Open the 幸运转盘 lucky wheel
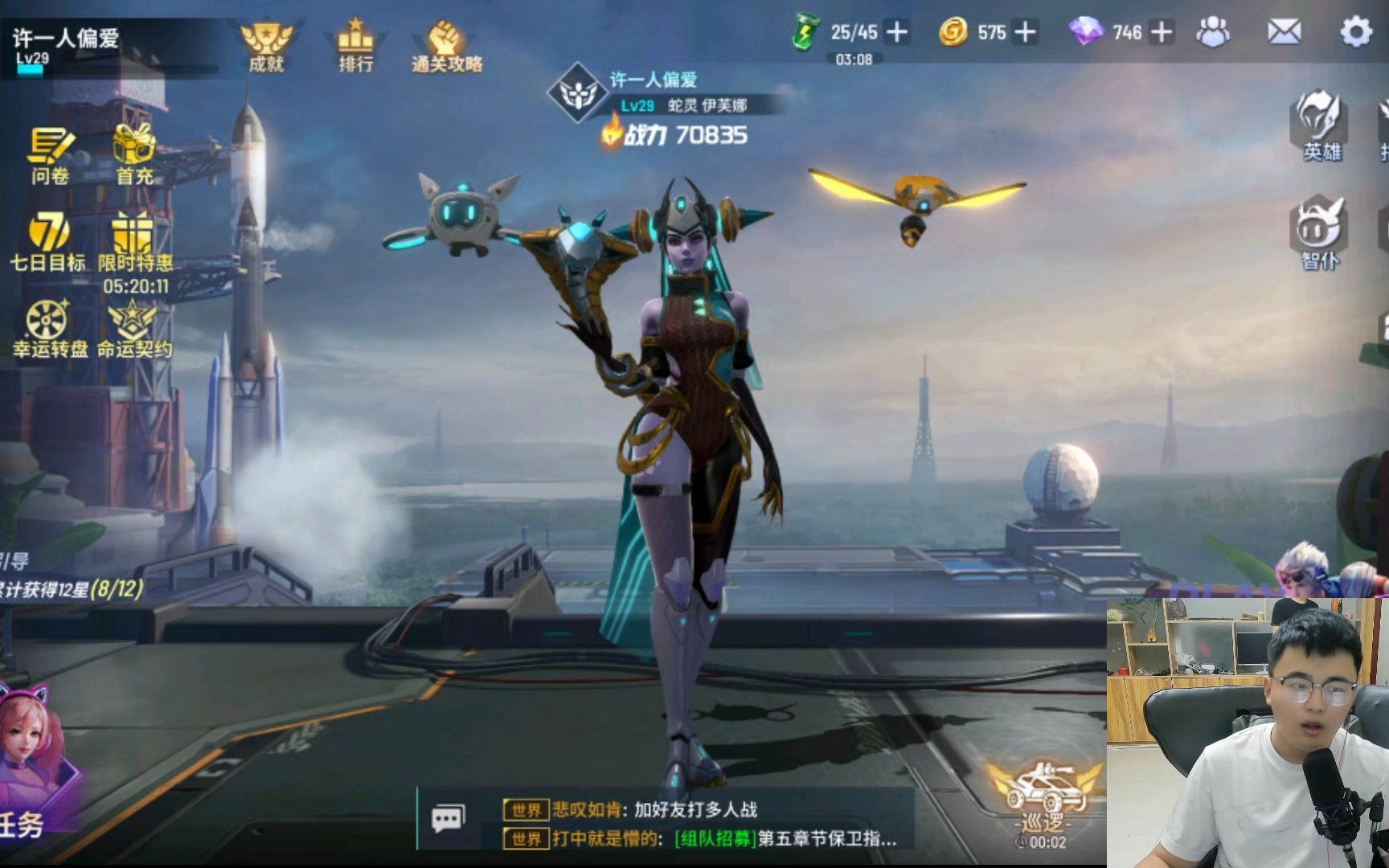 48,327
